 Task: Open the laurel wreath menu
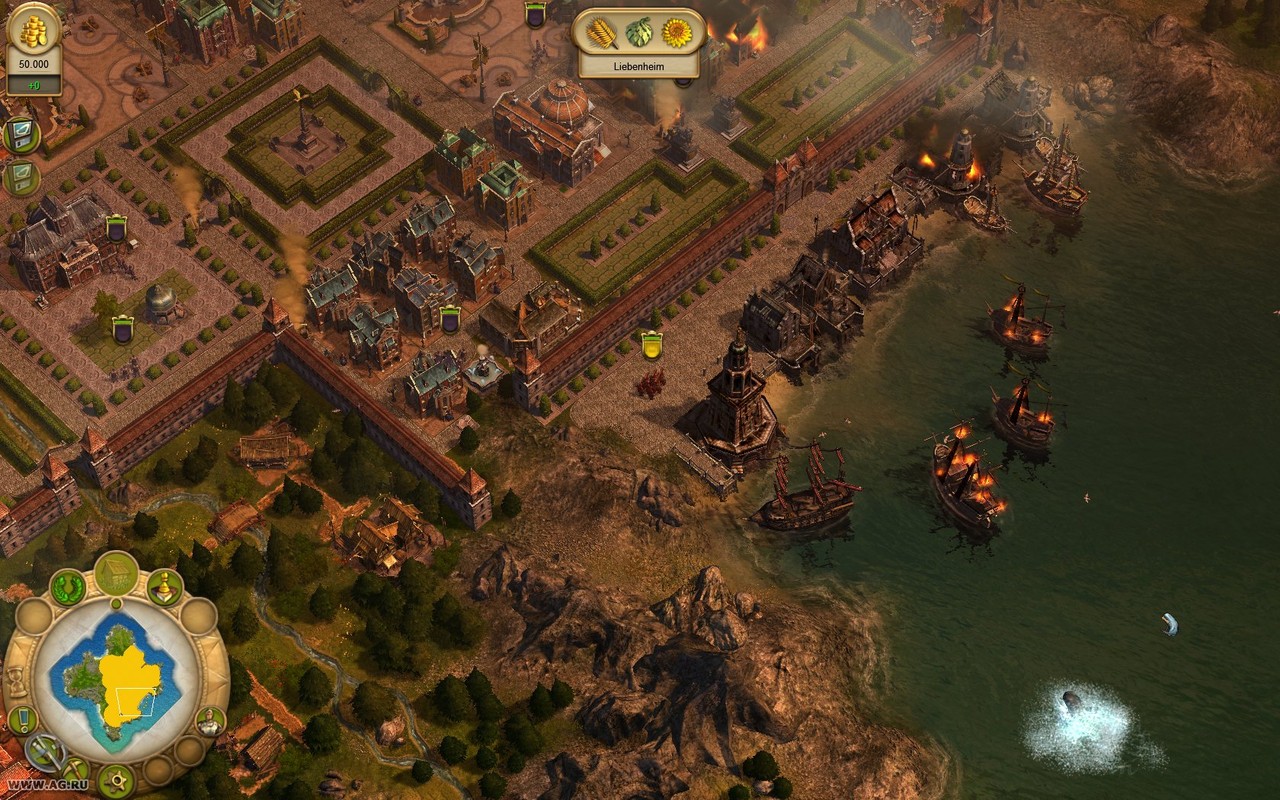click(x=68, y=587)
